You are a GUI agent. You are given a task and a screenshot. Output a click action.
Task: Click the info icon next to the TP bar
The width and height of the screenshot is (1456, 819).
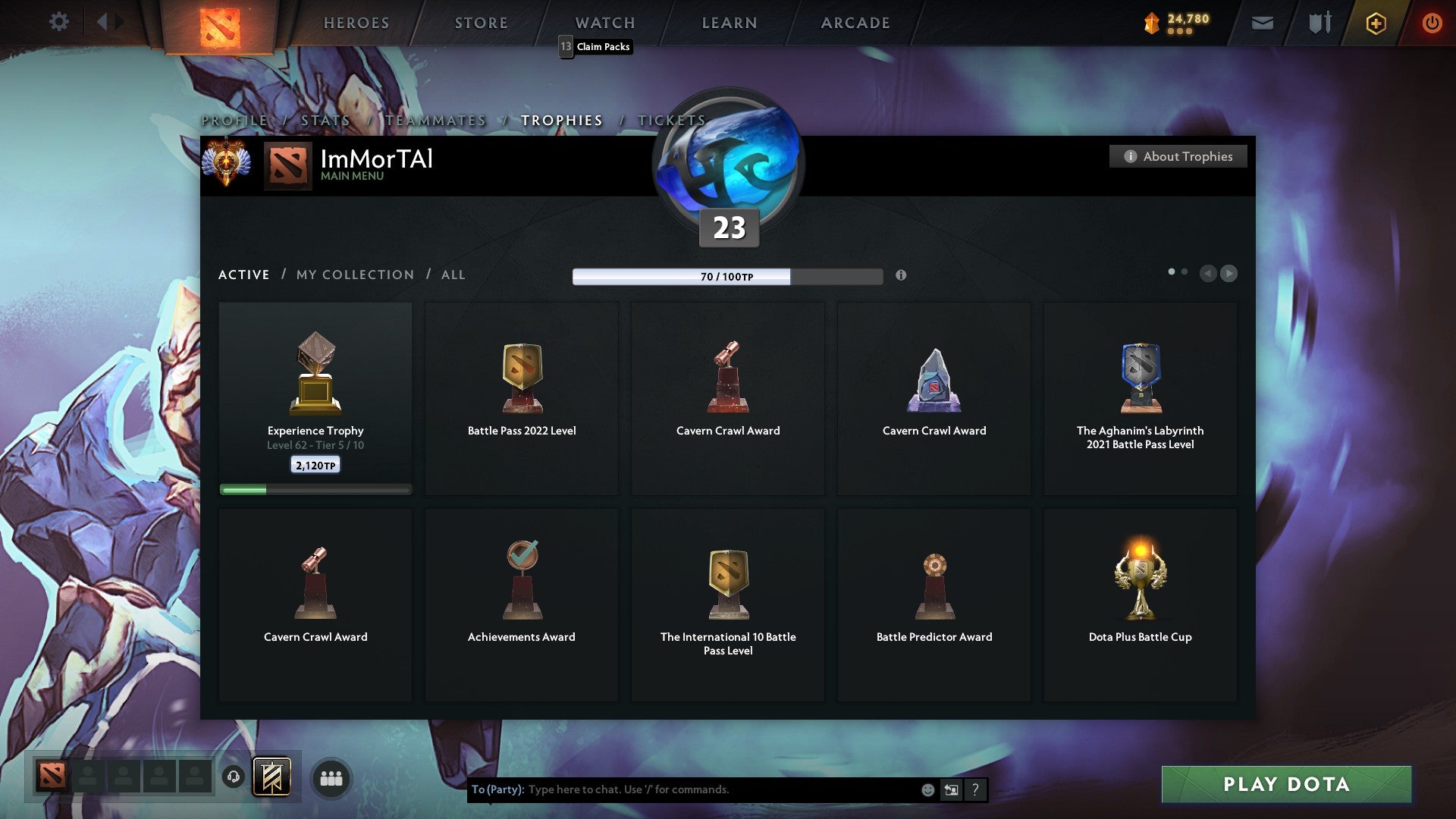click(902, 276)
